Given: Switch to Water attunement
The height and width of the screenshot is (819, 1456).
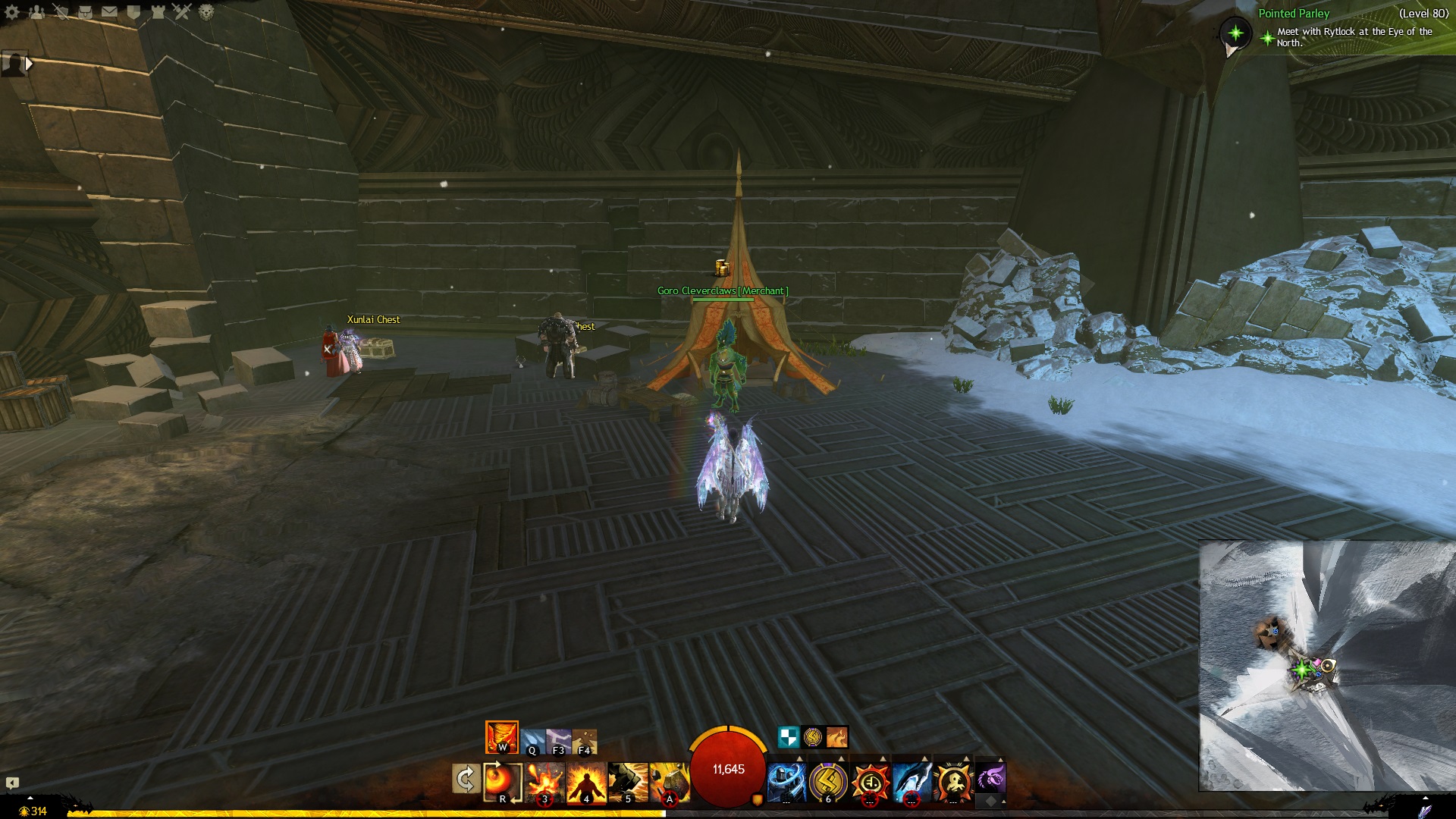Looking at the screenshot, I should (x=533, y=741).
